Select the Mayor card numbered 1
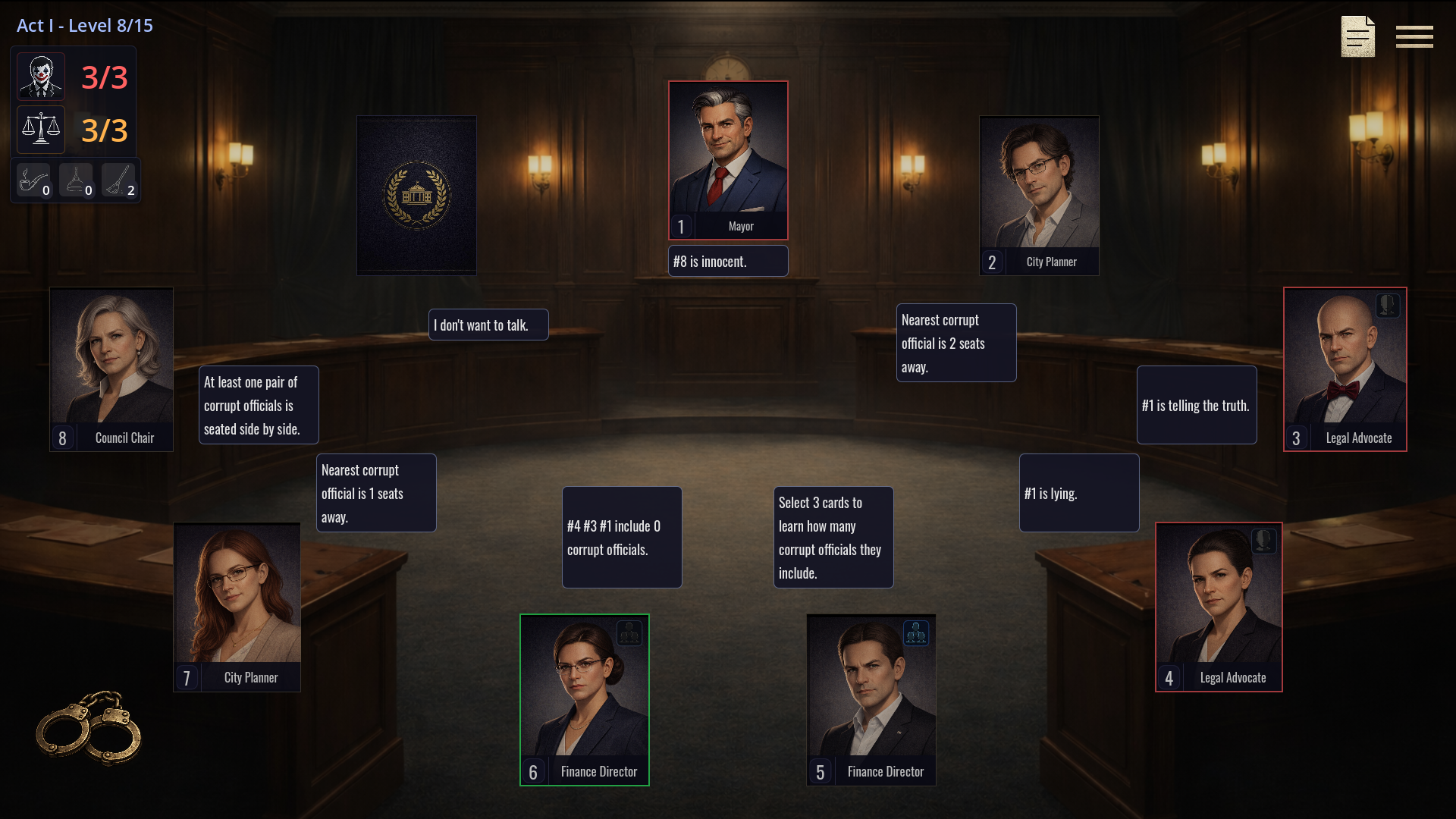Image resolution: width=1456 pixels, height=819 pixels. (728, 160)
